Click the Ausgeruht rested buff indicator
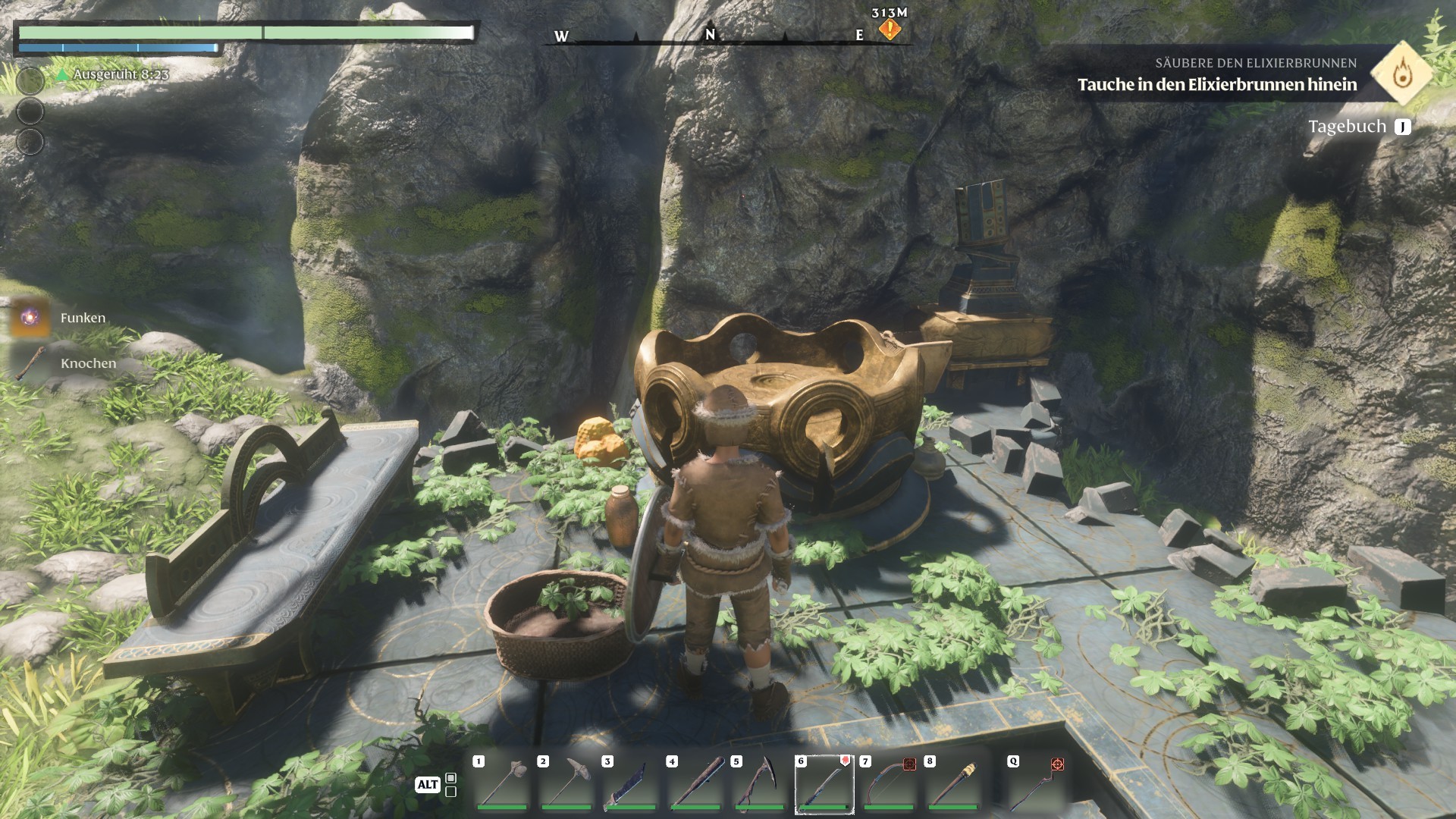1456x819 pixels. (112, 74)
